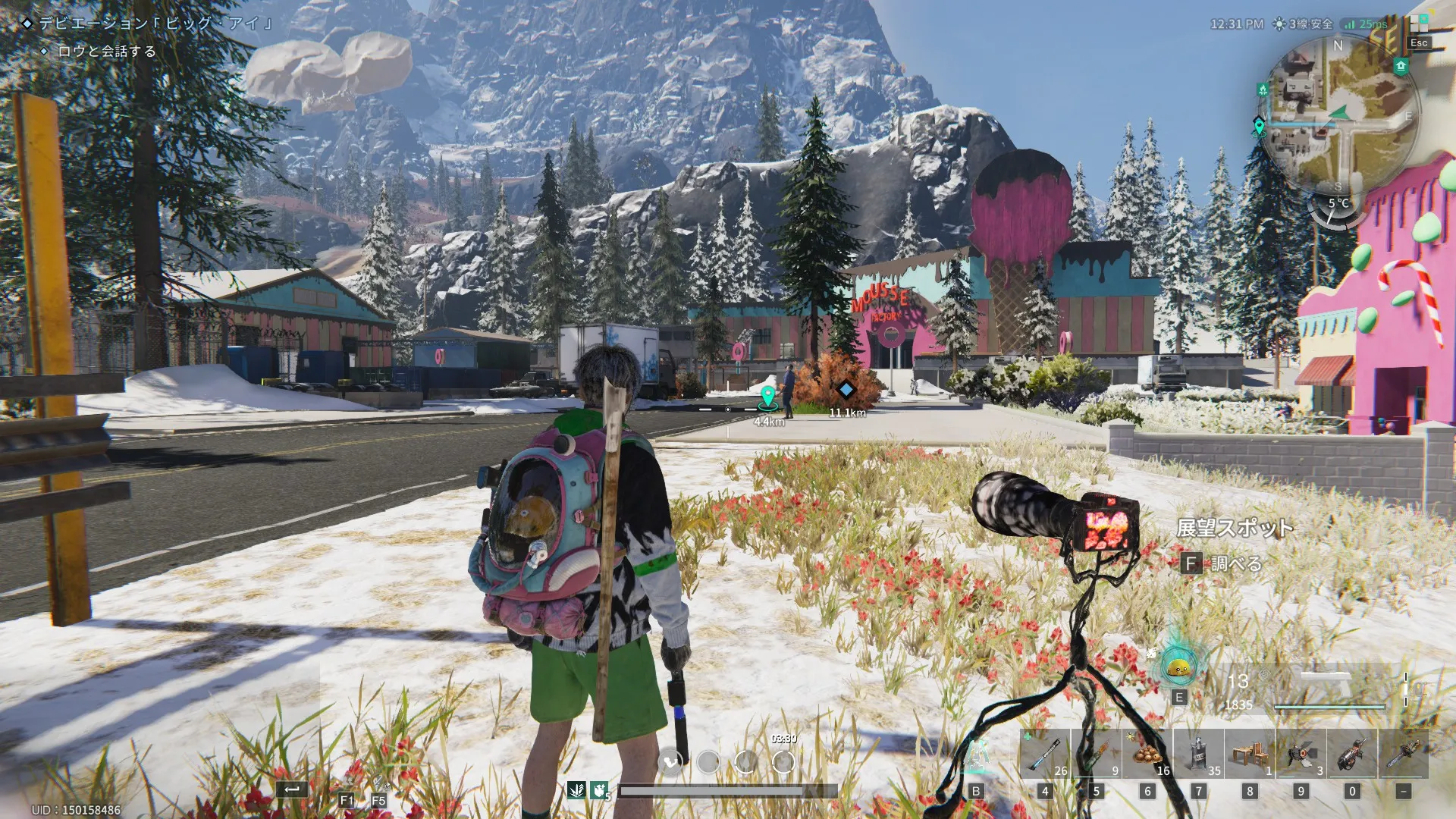Select the chainsaw slot
1456x819 pixels.
click(1404, 755)
